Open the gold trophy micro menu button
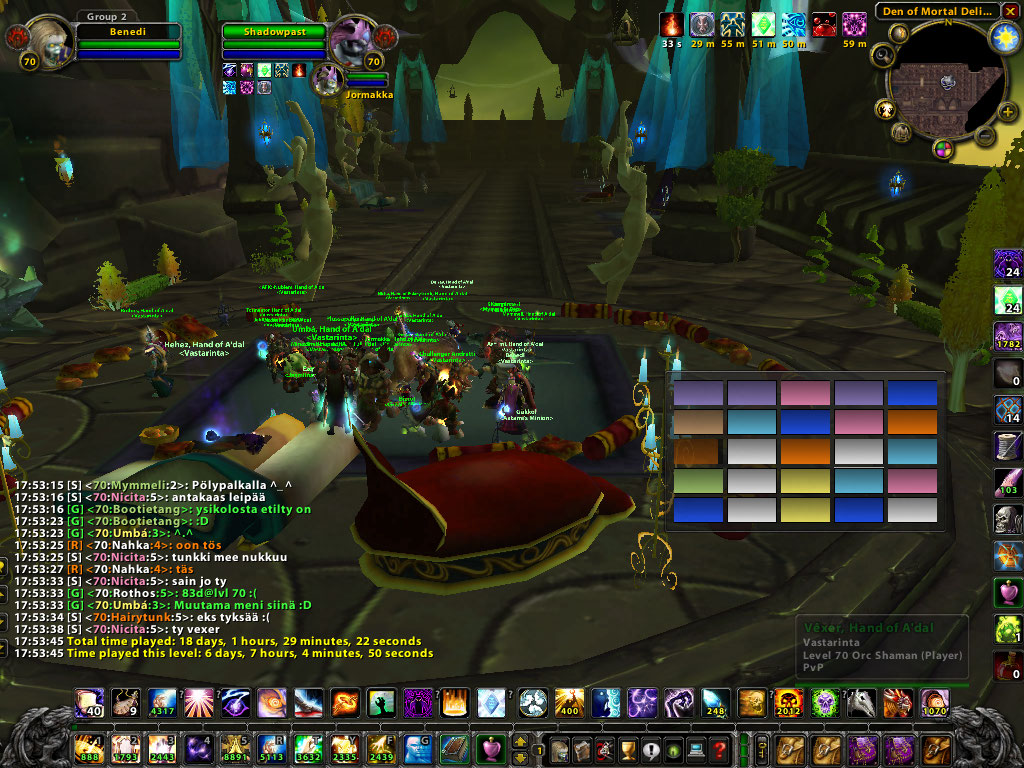This screenshot has height=768, width=1024. (x=627, y=748)
